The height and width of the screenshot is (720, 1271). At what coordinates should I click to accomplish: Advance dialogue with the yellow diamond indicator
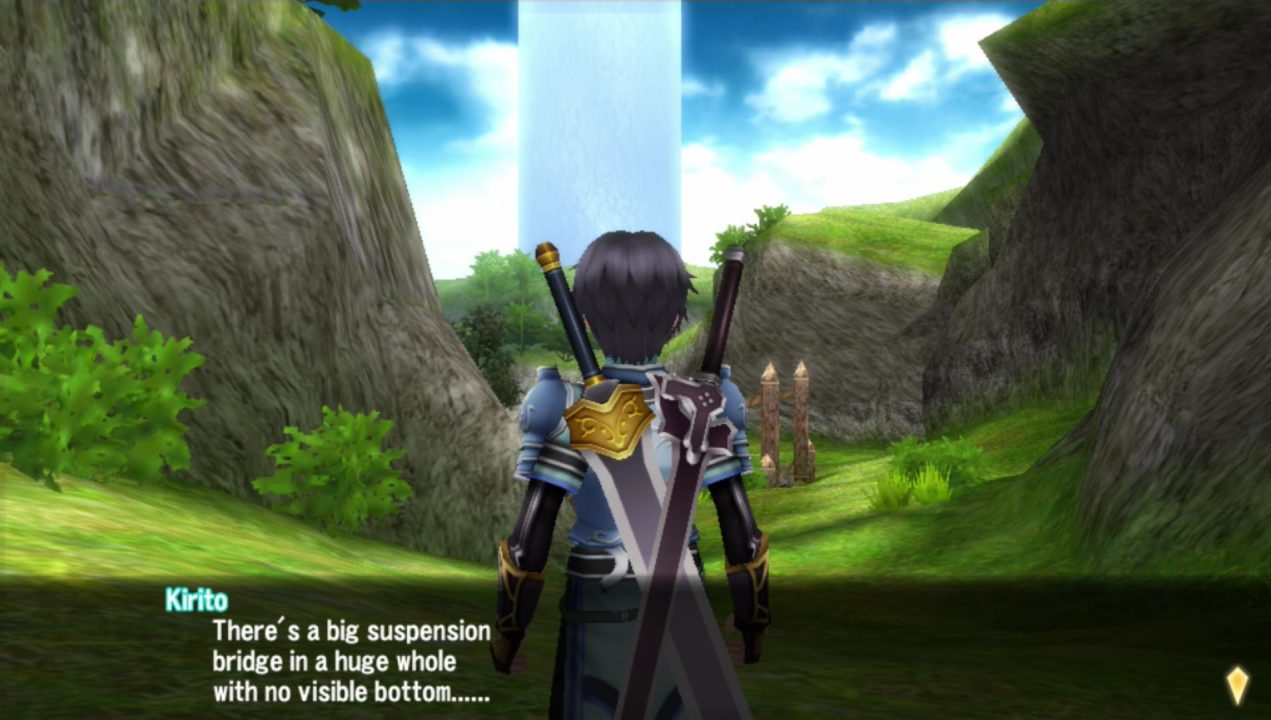point(1237,684)
